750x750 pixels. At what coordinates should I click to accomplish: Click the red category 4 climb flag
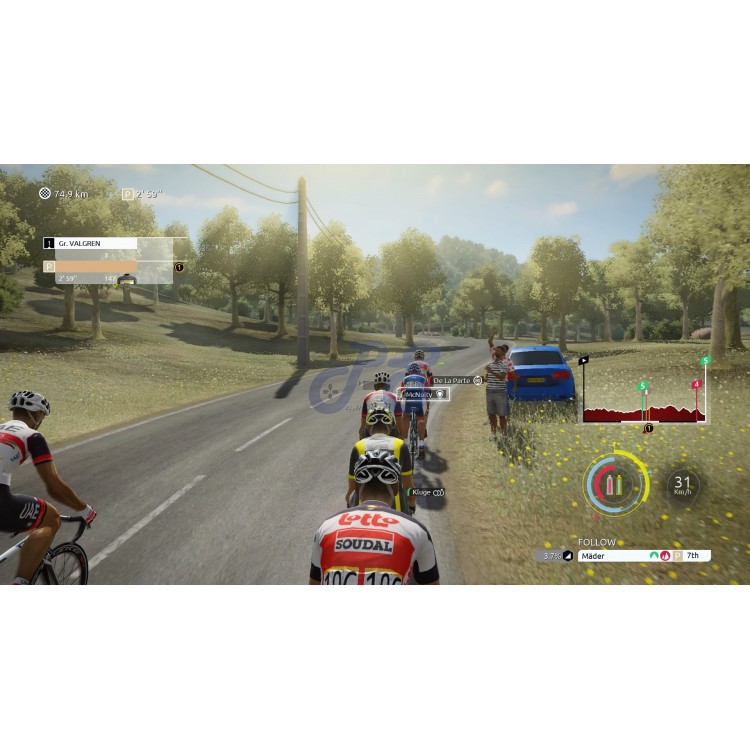pos(696,384)
